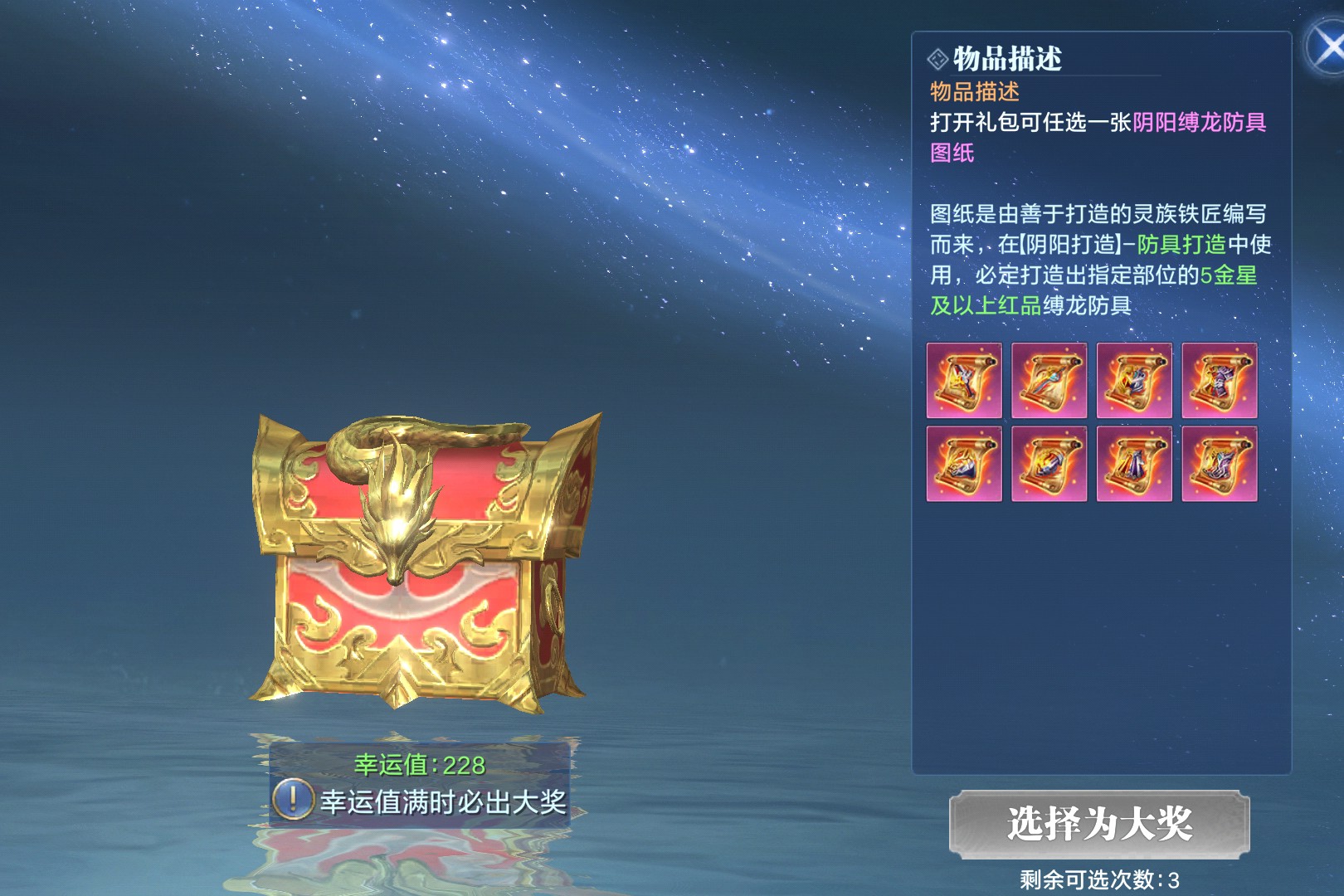Tap the exclamation mark info icon
The image size is (1344, 896).
pos(292,801)
